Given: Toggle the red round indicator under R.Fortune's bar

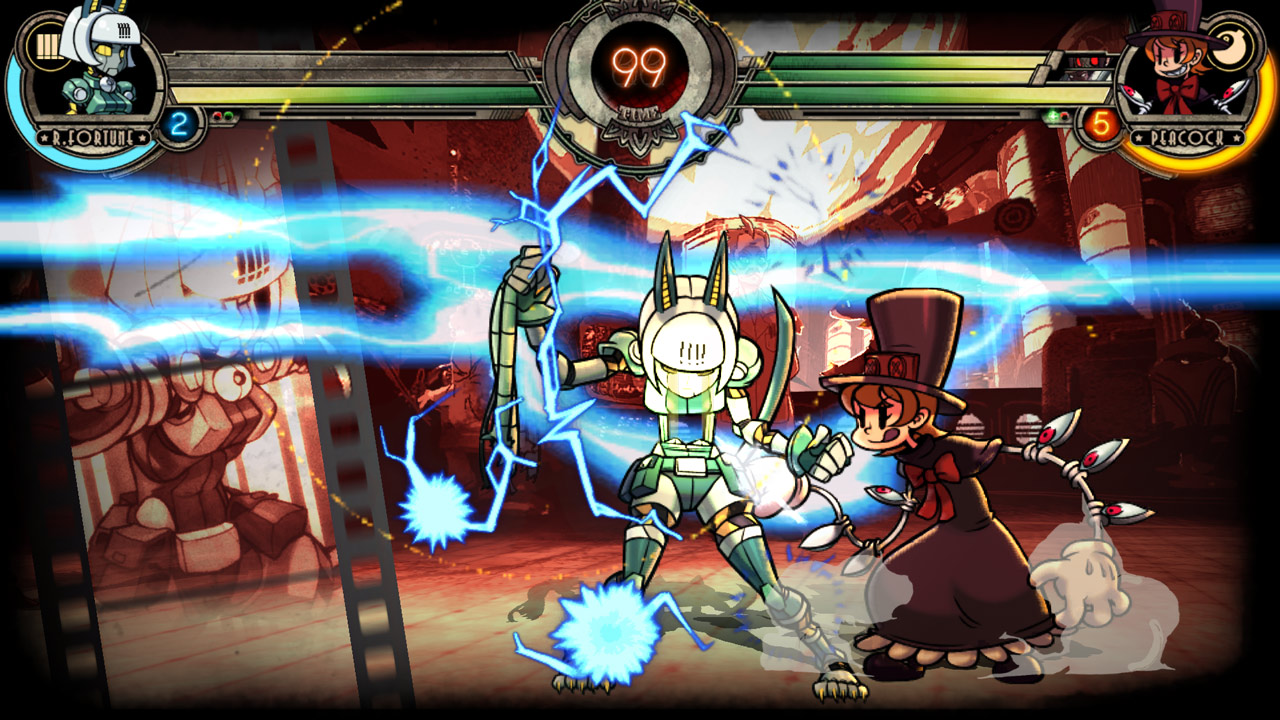Looking at the screenshot, I should 218,115.
